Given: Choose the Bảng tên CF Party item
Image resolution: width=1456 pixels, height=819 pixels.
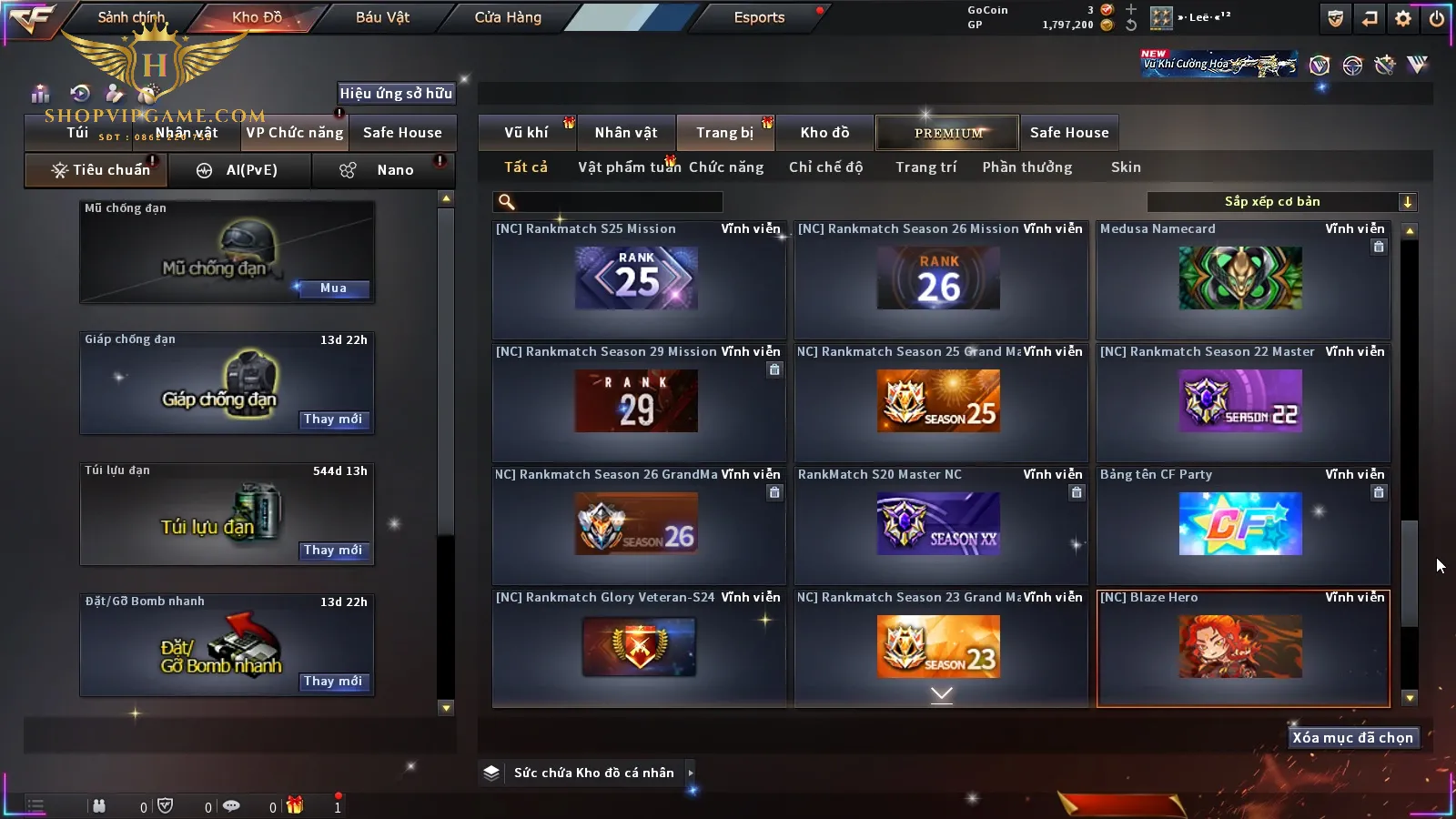Looking at the screenshot, I should click(1242, 524).
